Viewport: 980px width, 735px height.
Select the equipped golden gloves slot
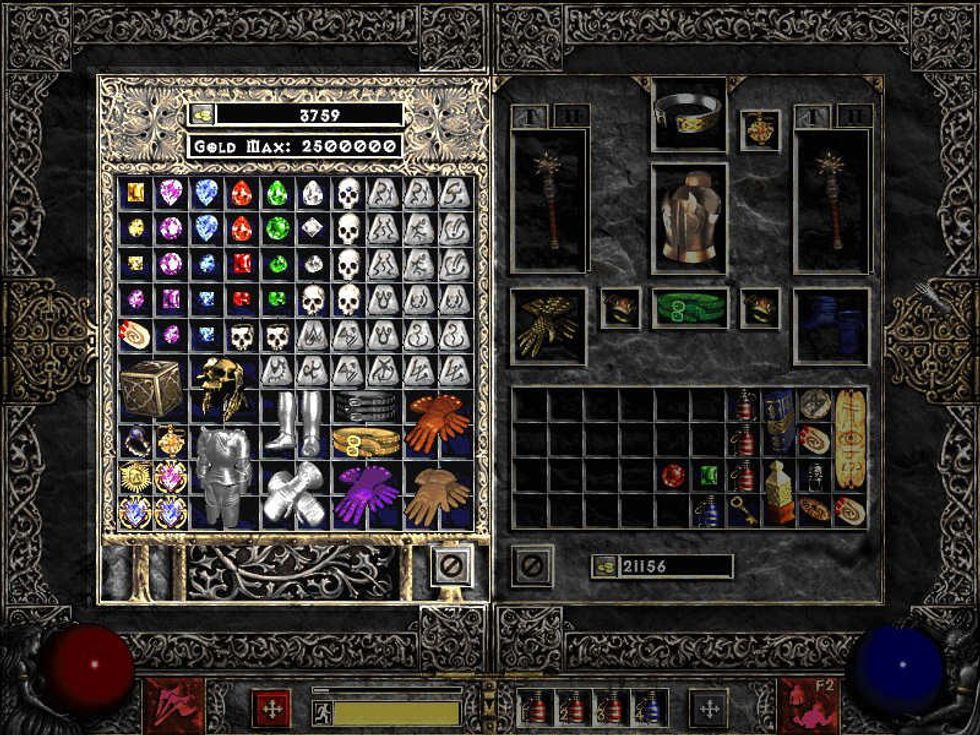coord(548,327)
